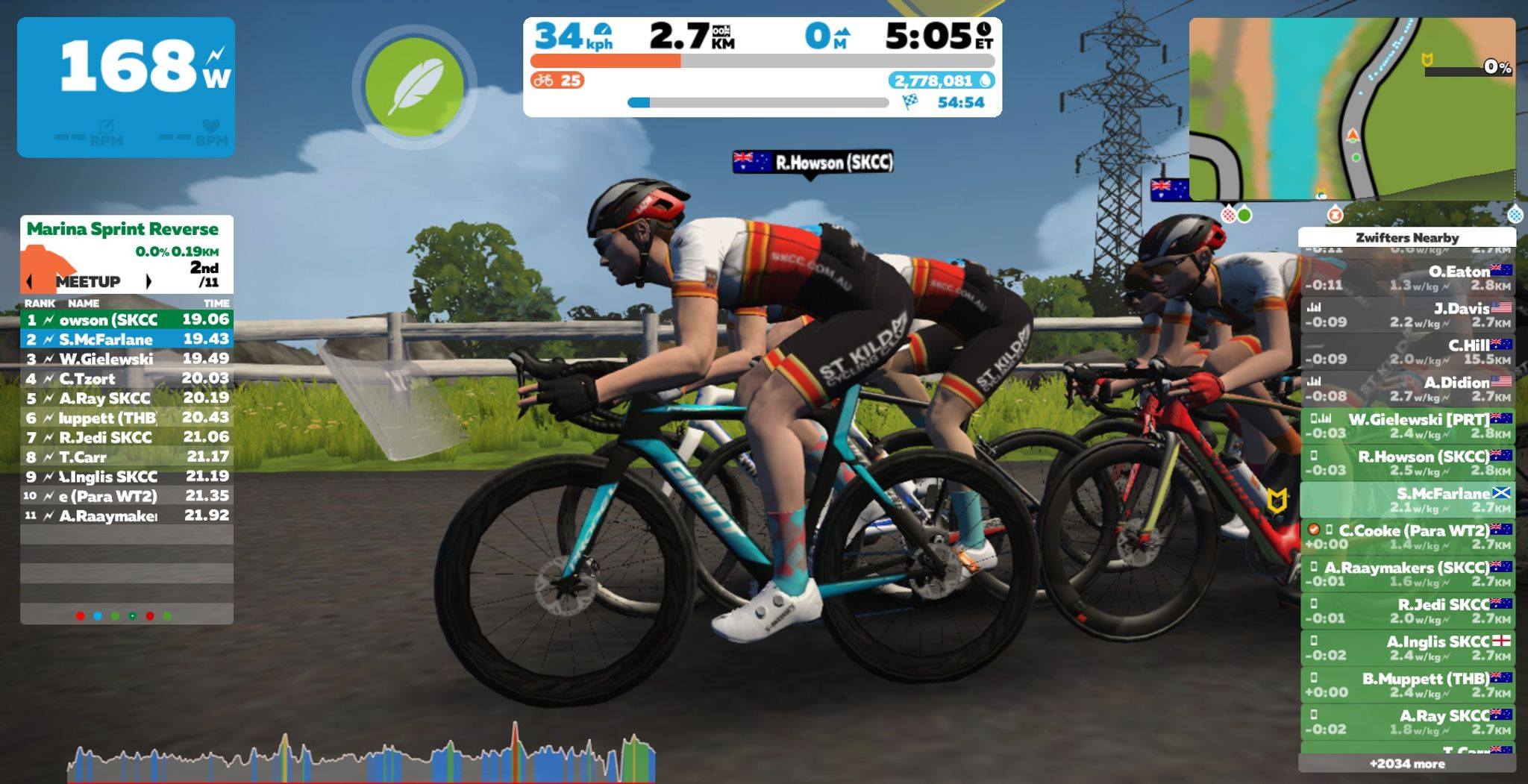Activate the feather lightweight power-up
Image resolution: width=1528 pixels, height=784 pixels.
414,86
